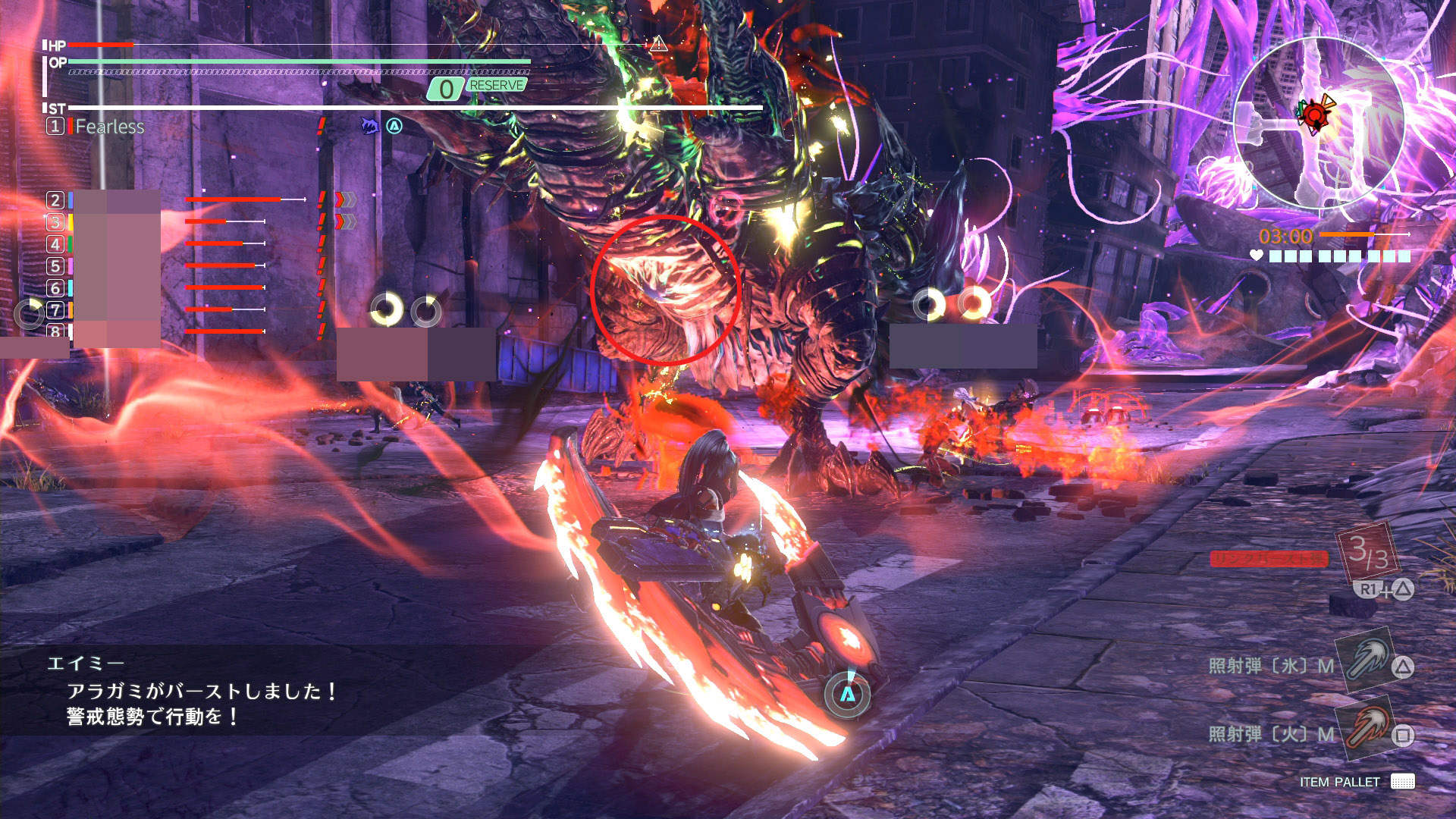The width and height of the screenshot is (1456, 819).
Task: Click the blue wolf status icon beside Fearless
Action: (x=369, y=126)
